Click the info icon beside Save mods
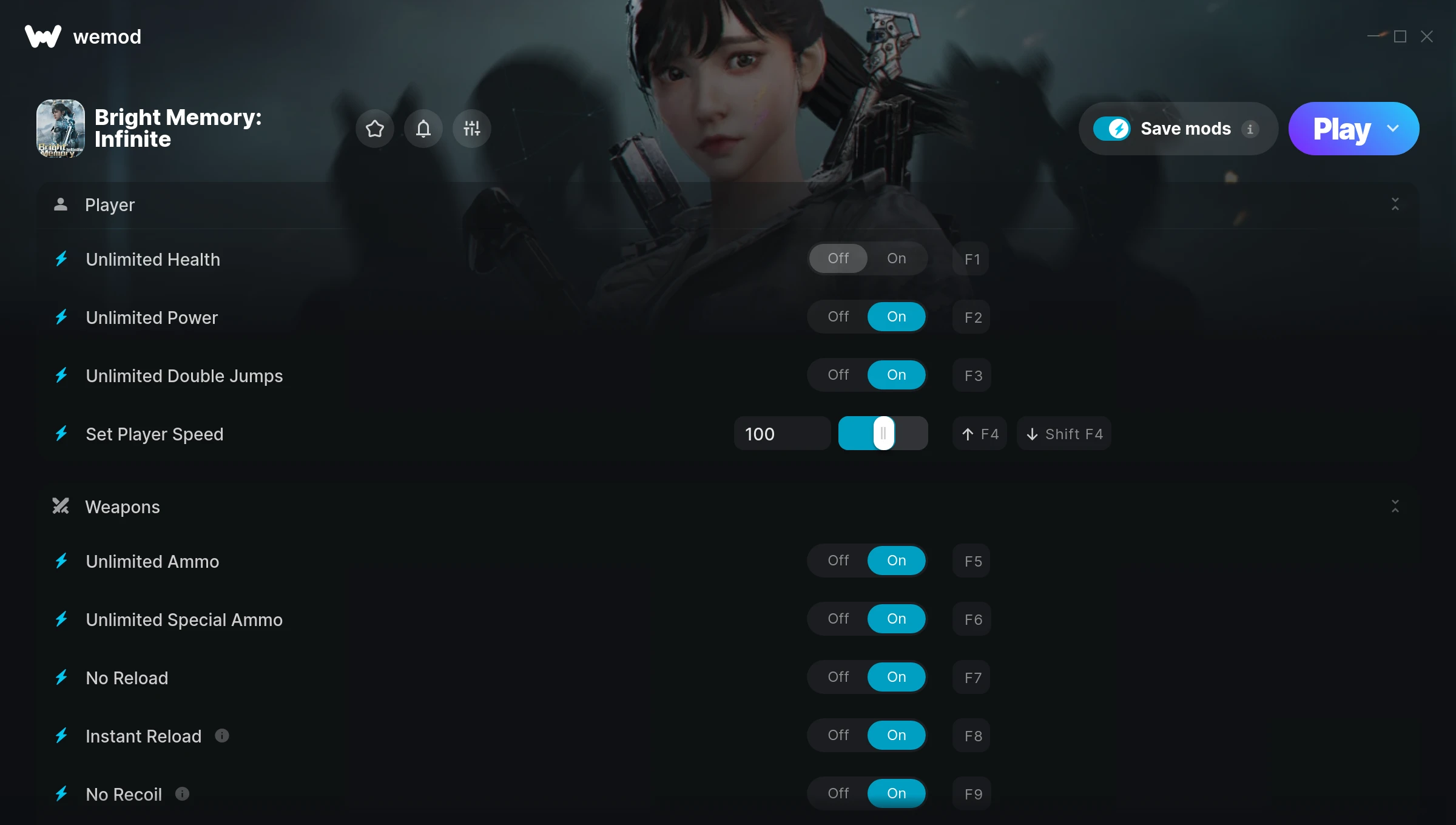Screen dimensions: 1456x825 click(x=1252, y=129)
